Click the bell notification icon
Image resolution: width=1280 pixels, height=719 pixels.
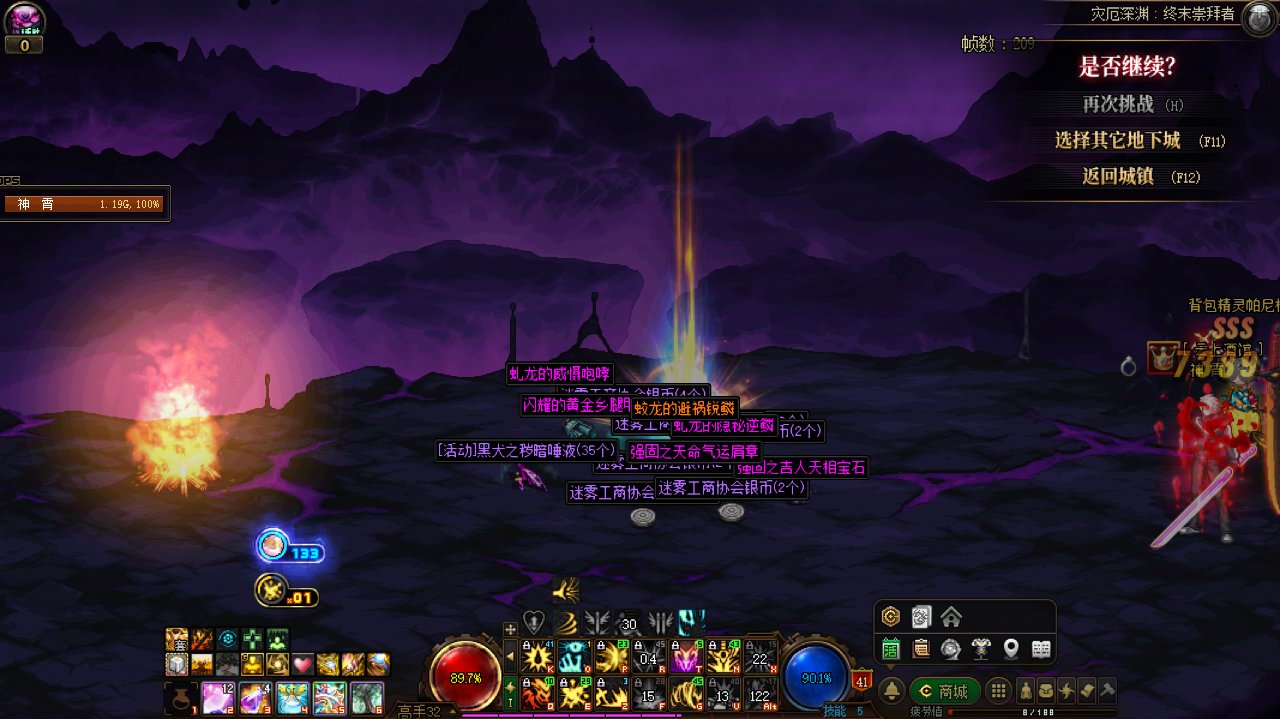point(891,691)
